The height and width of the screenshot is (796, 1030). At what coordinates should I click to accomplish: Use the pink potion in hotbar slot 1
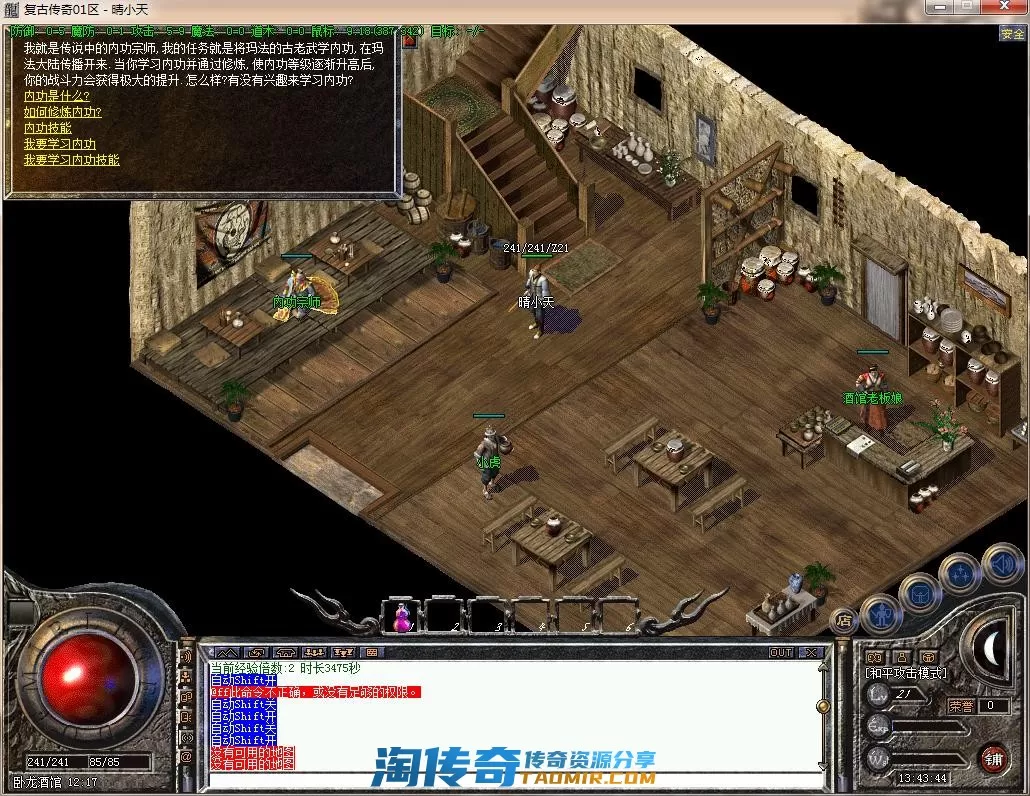coord(401,617)
